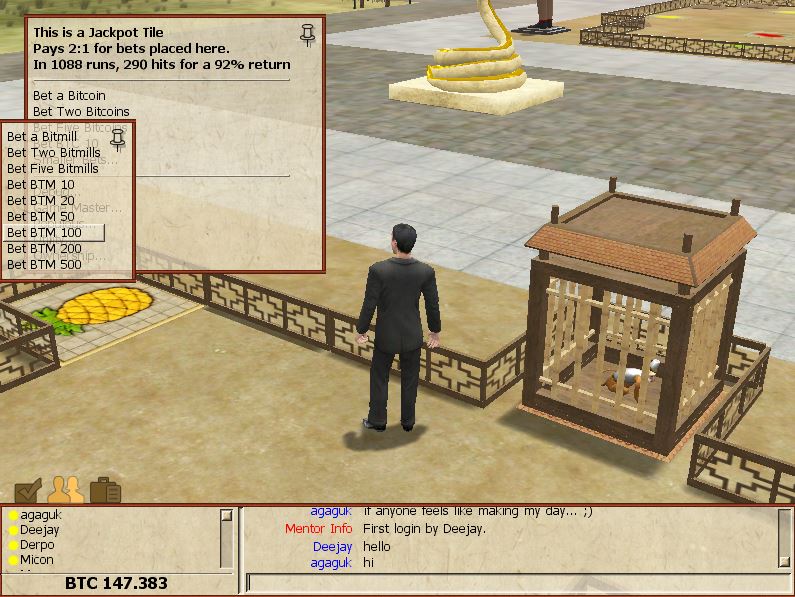Screen dimensions: 795x597
Task: Pin the smaller bets submenu
Action: click(118, 137)
